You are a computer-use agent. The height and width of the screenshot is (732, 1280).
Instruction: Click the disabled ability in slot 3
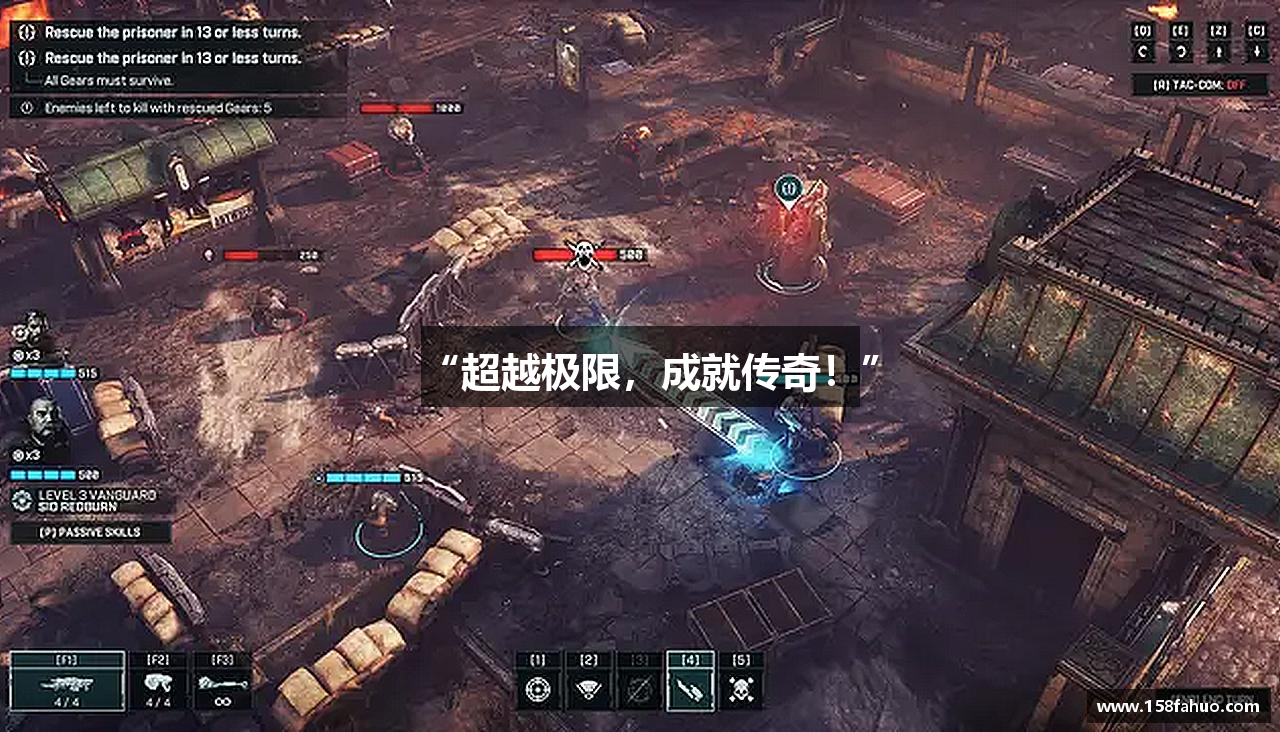point(639,690)
